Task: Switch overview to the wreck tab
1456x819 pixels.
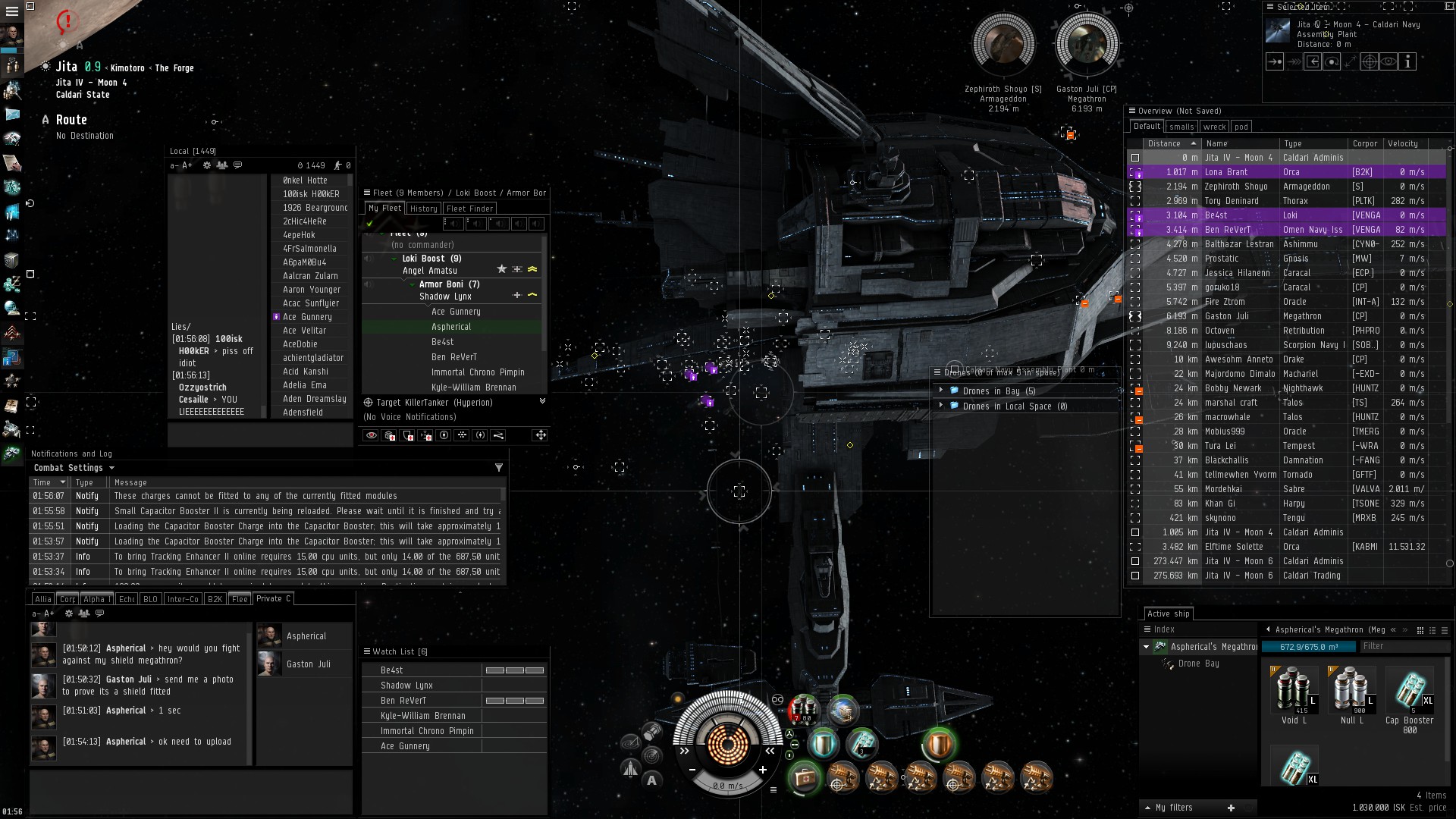Action: 1213,127
